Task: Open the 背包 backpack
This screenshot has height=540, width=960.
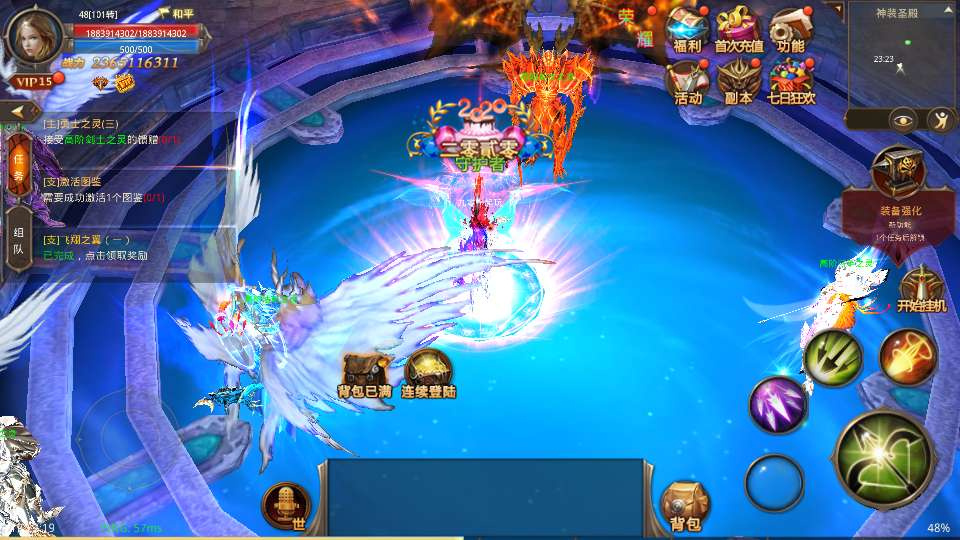Action: (x=685, y=505)
